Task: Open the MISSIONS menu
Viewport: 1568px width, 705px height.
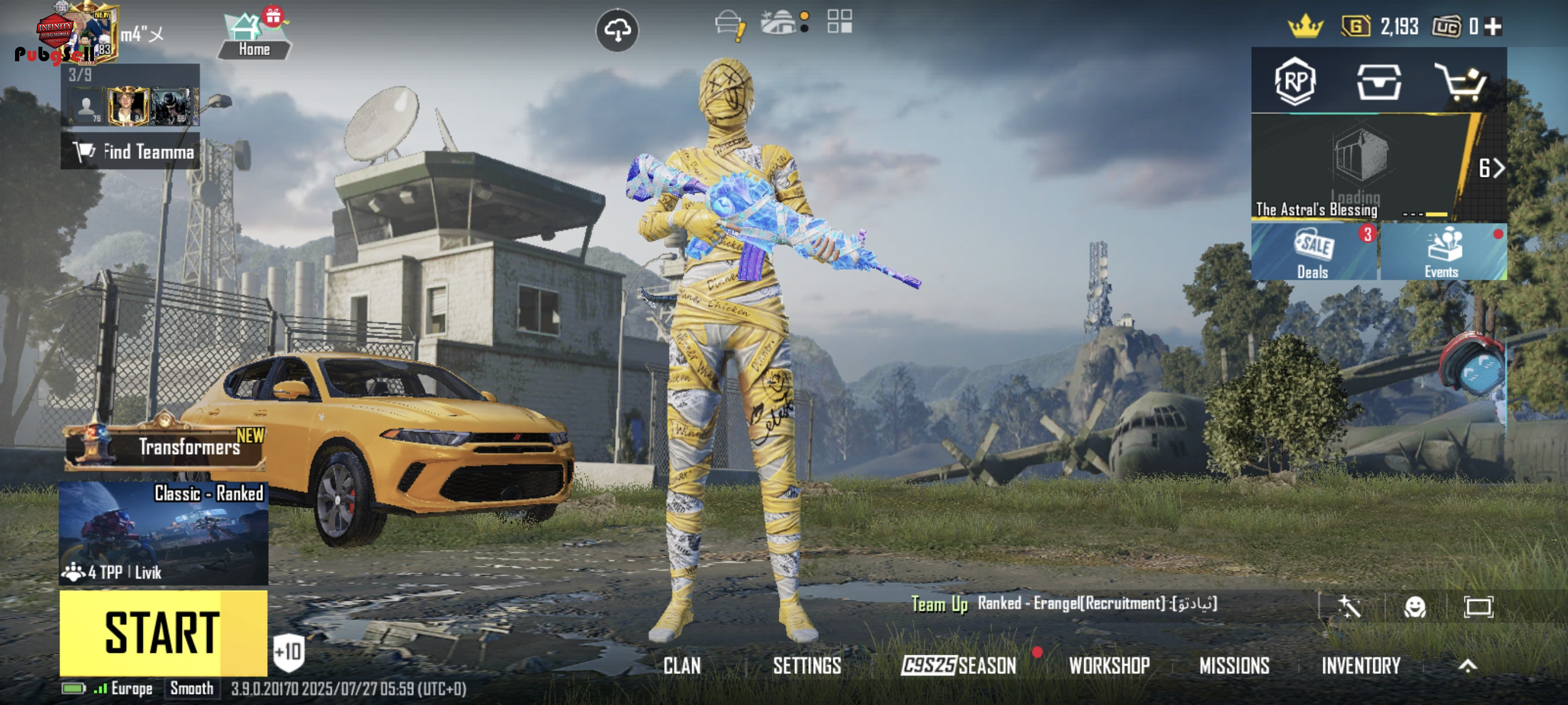Action: (1234, 666)
